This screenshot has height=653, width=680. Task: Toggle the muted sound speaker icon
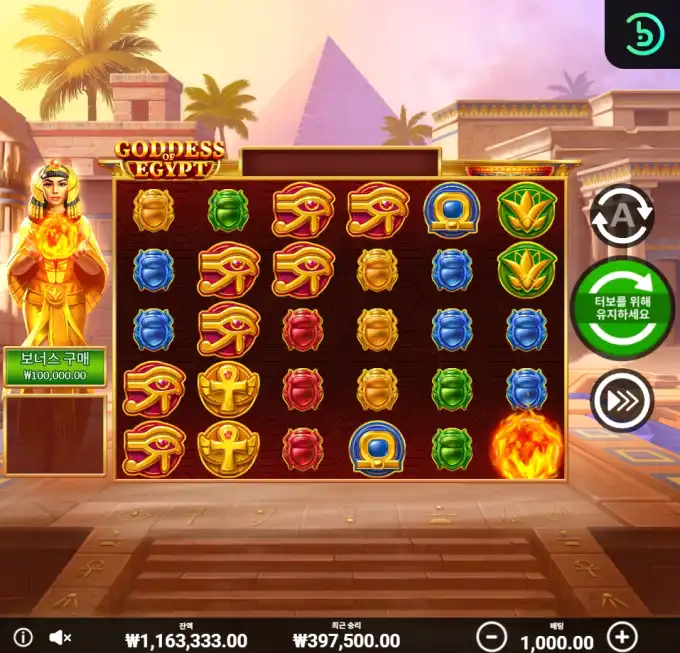coord(60,637)
